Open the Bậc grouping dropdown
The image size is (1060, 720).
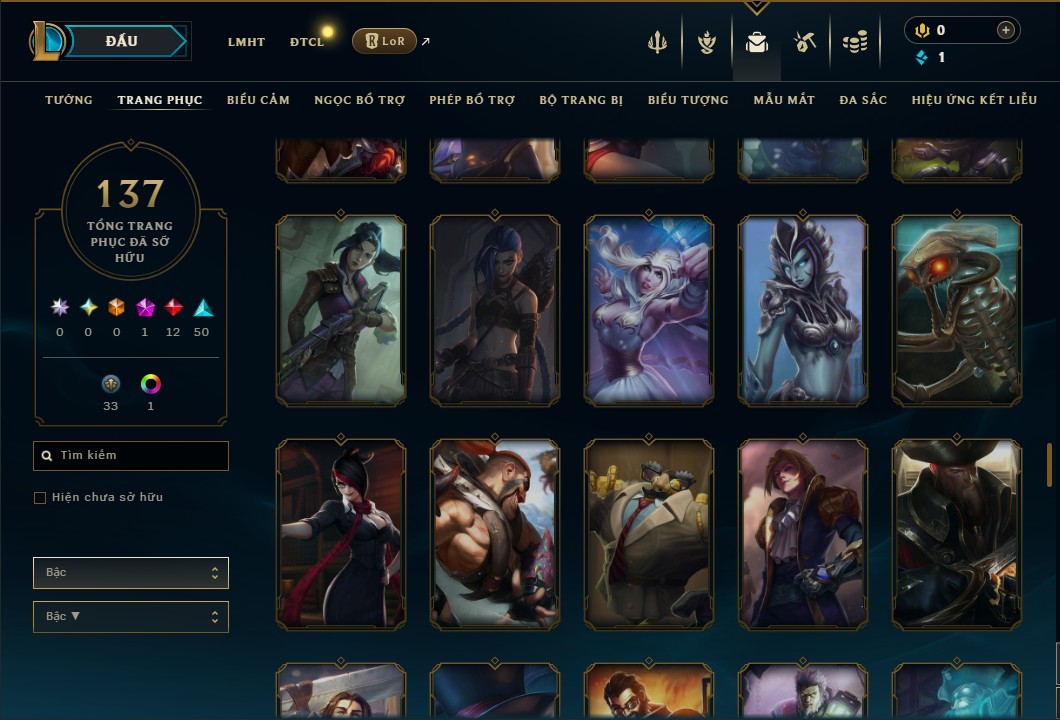click(131, 573)
